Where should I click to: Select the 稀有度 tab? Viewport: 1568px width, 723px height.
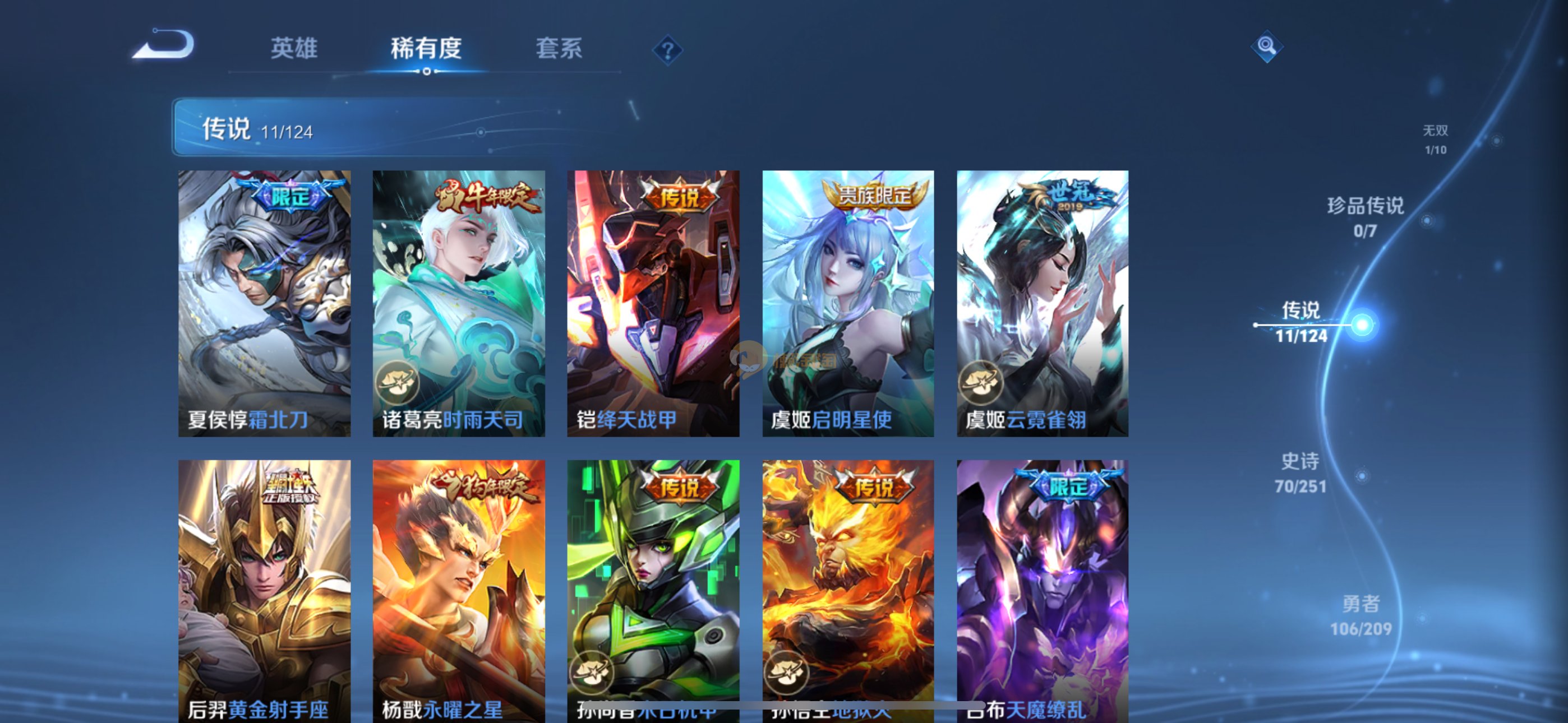[x=426, y=48]
